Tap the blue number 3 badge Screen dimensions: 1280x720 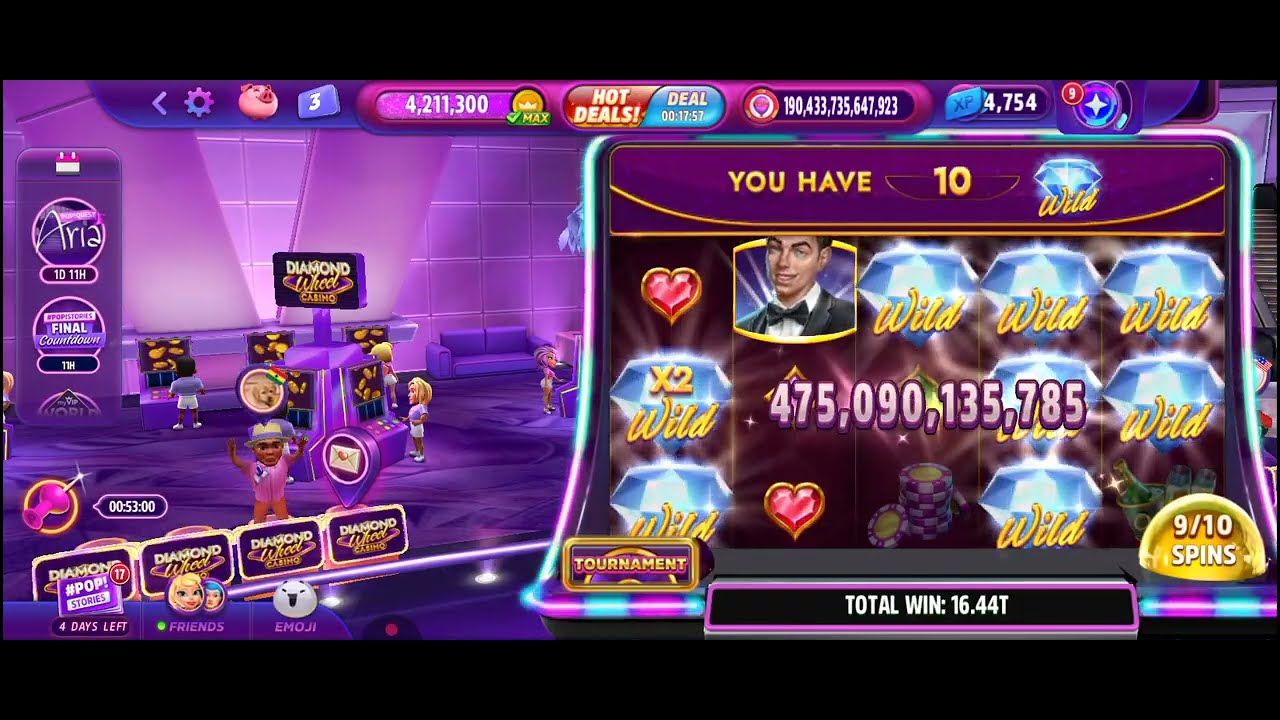pyautogui.click(x=316, y=102)
